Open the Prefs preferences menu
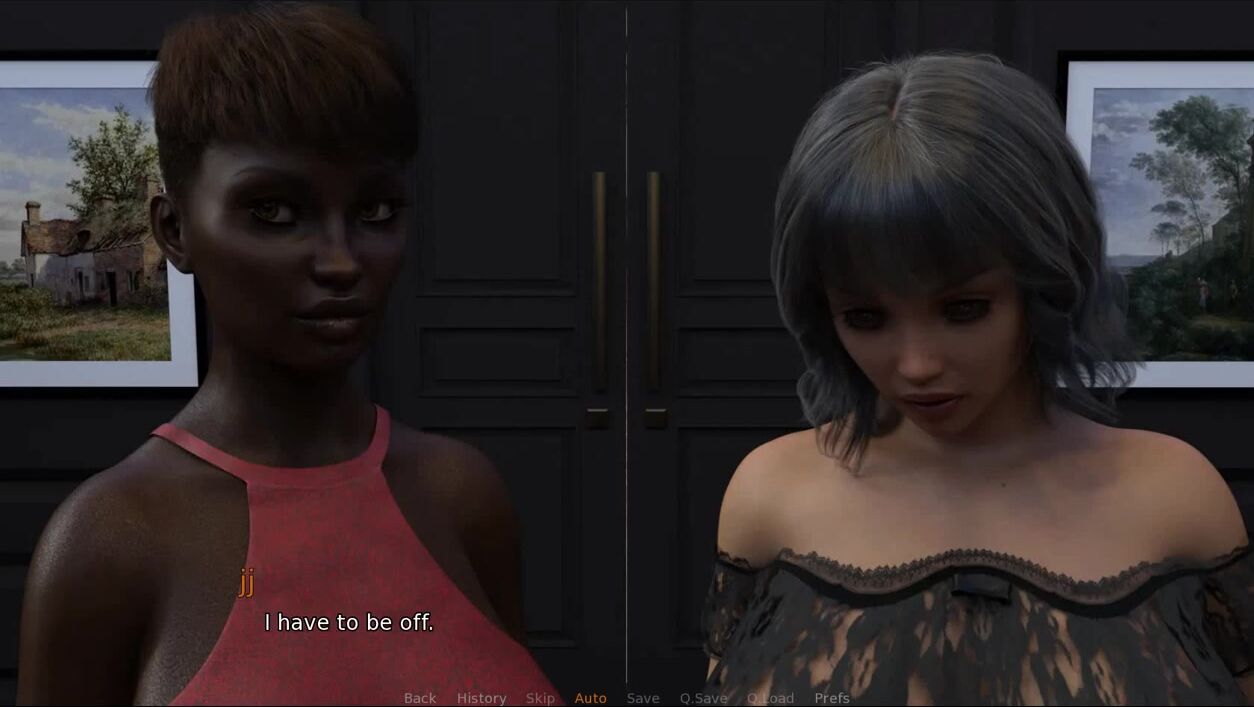This screenshot has width=1254, height=707. [832, 698]
